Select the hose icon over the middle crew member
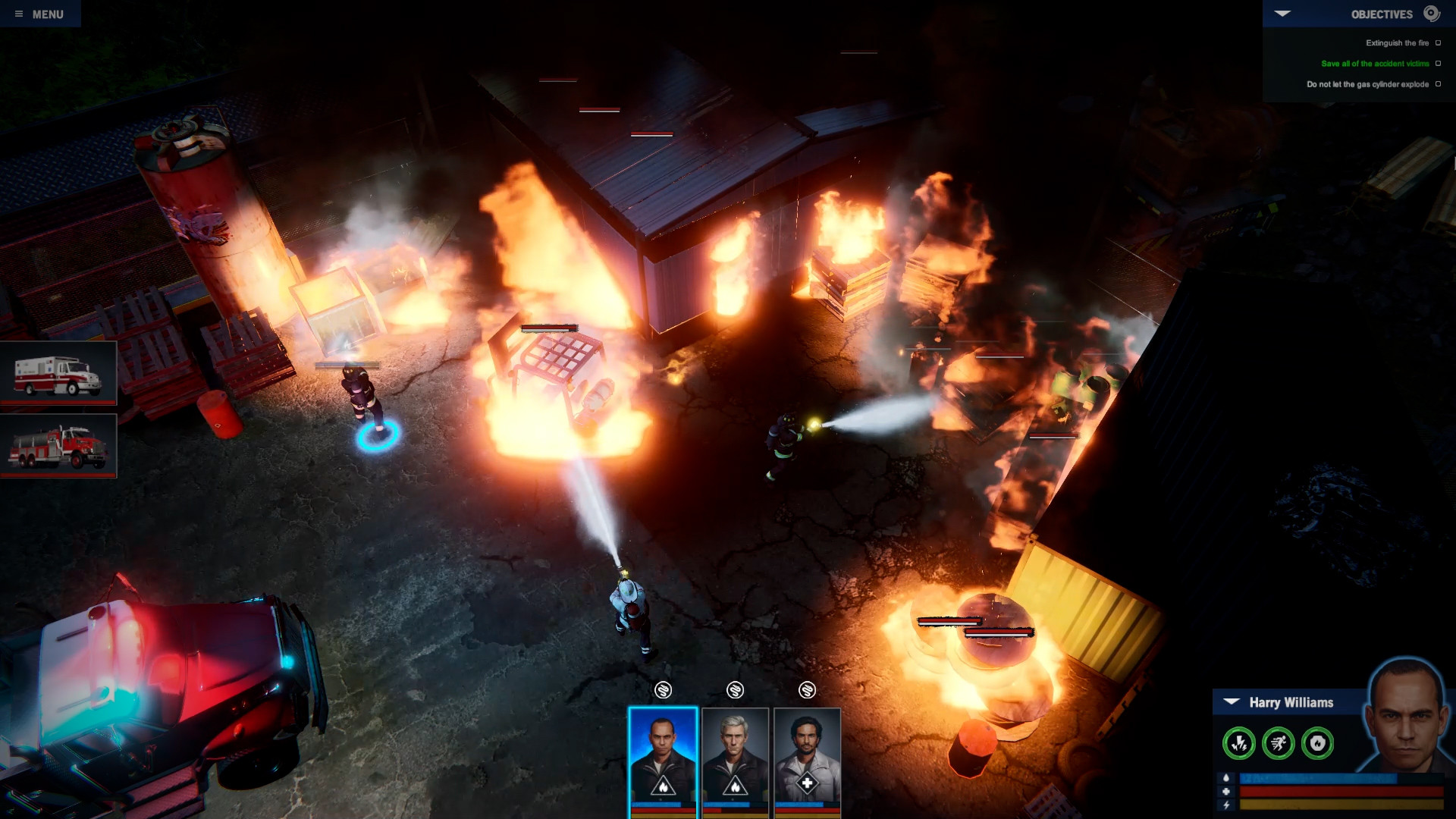 tap(734, 690)
